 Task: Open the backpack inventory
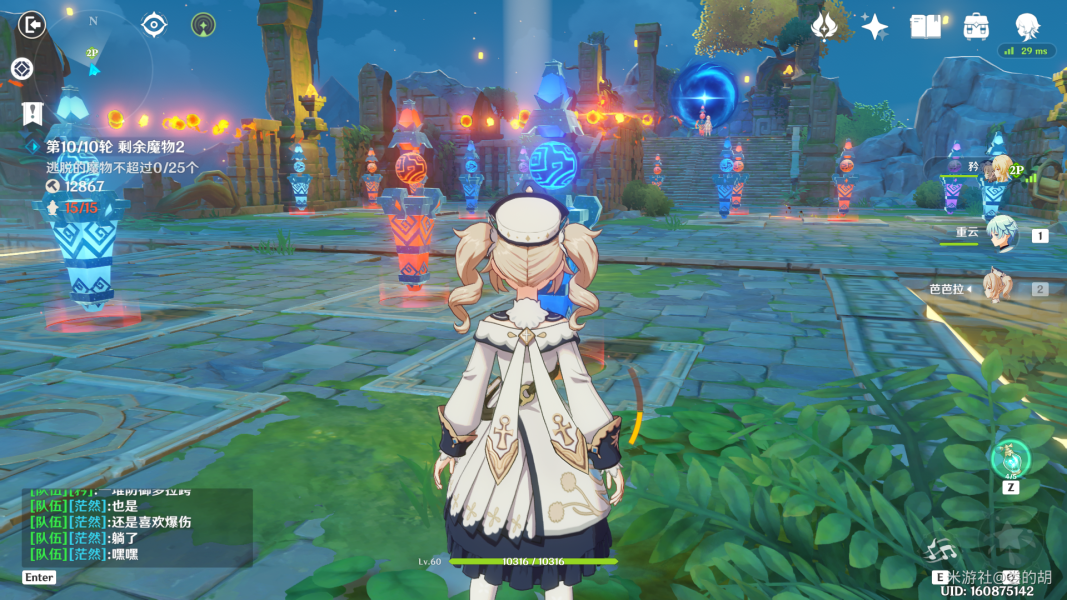[977, 26]
